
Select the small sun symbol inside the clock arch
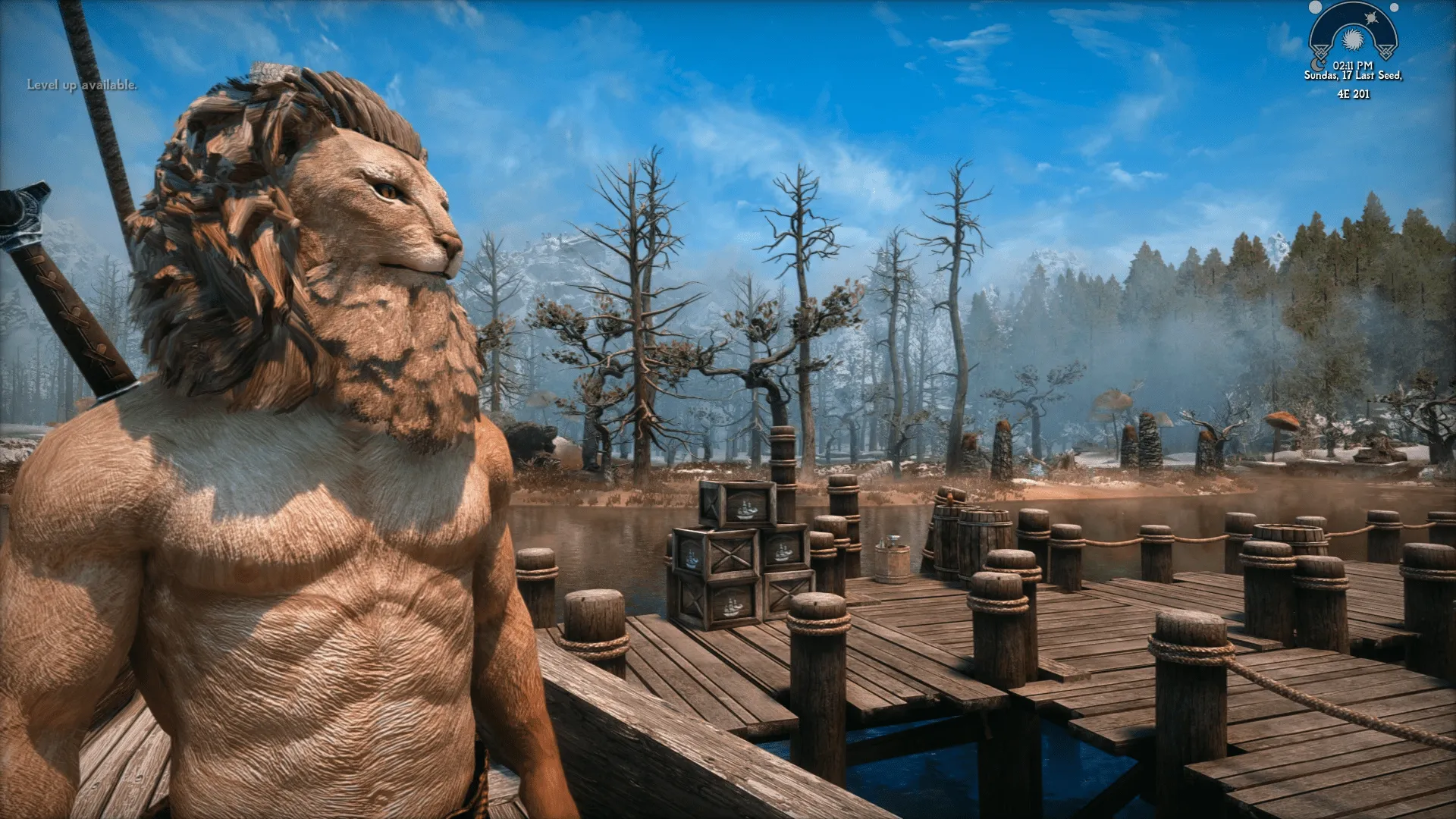click(1371, 18)
